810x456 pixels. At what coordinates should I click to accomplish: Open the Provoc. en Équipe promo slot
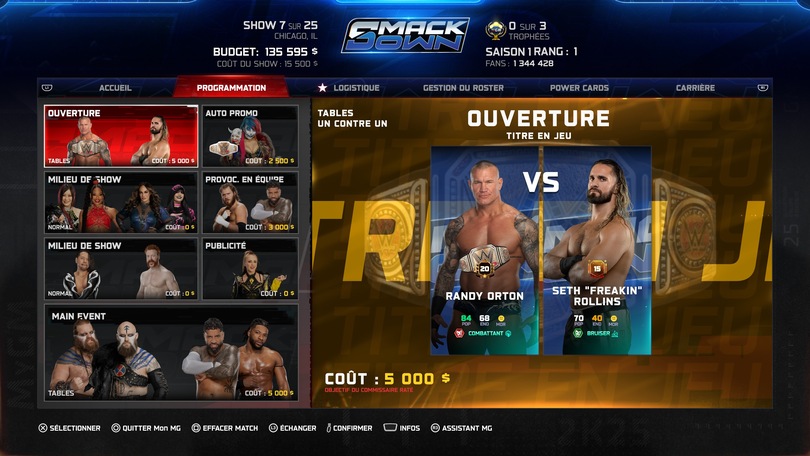pyautogui.click(x=250, y=203)
